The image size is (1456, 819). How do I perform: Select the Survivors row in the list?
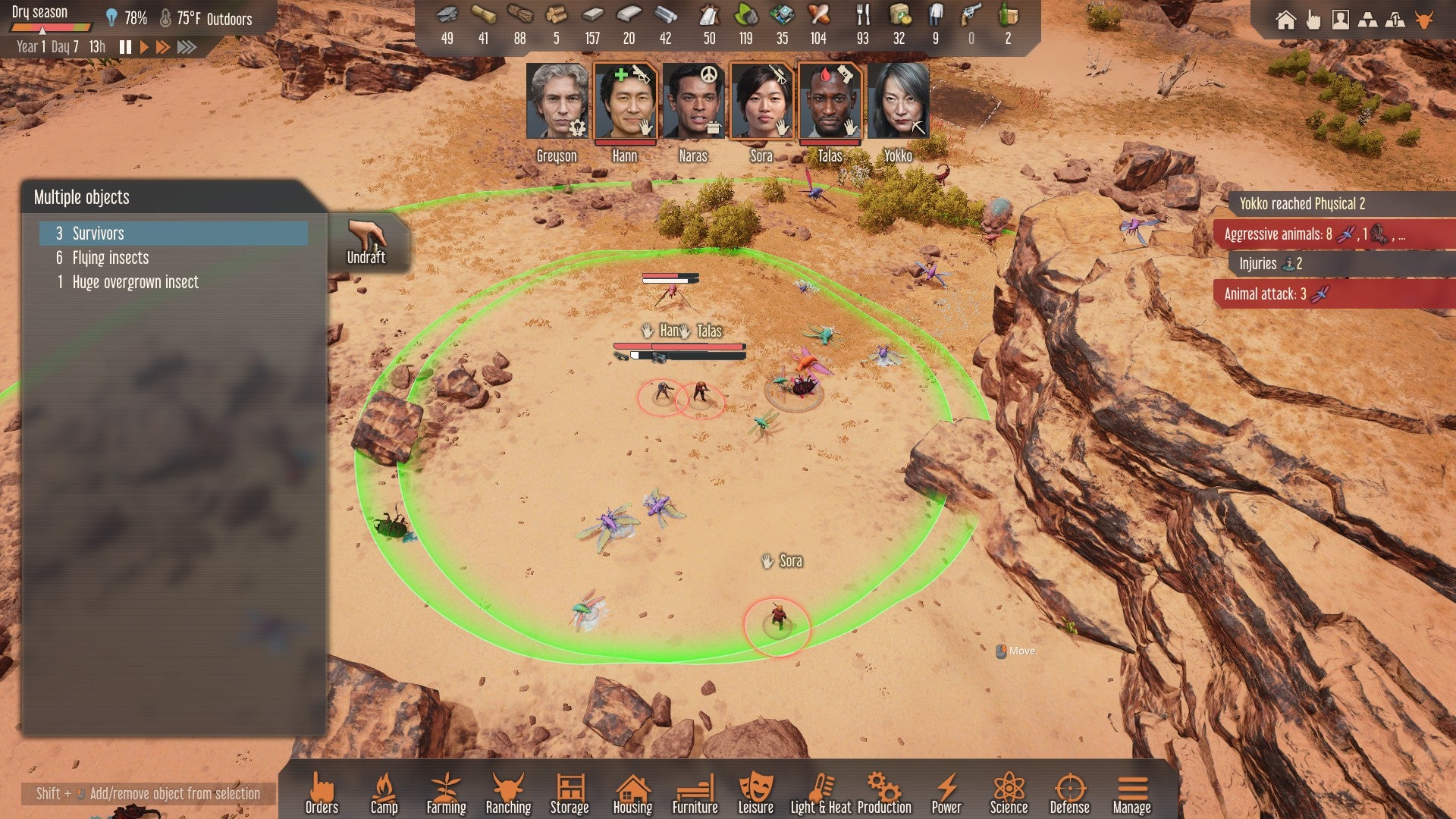(174, 234)
